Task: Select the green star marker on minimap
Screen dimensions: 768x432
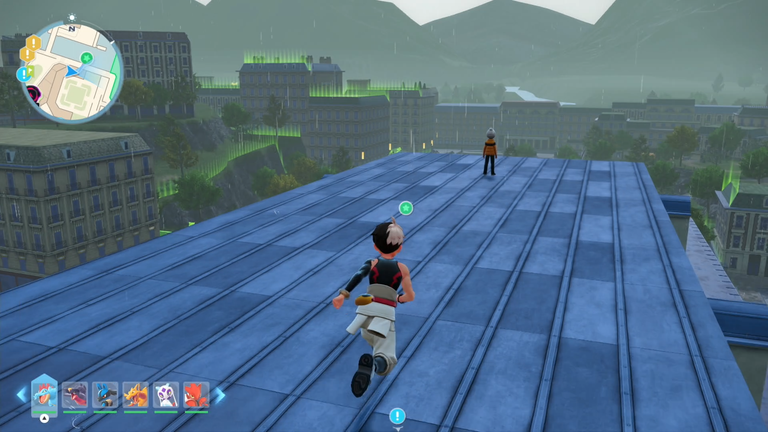Action: [87, 58]
